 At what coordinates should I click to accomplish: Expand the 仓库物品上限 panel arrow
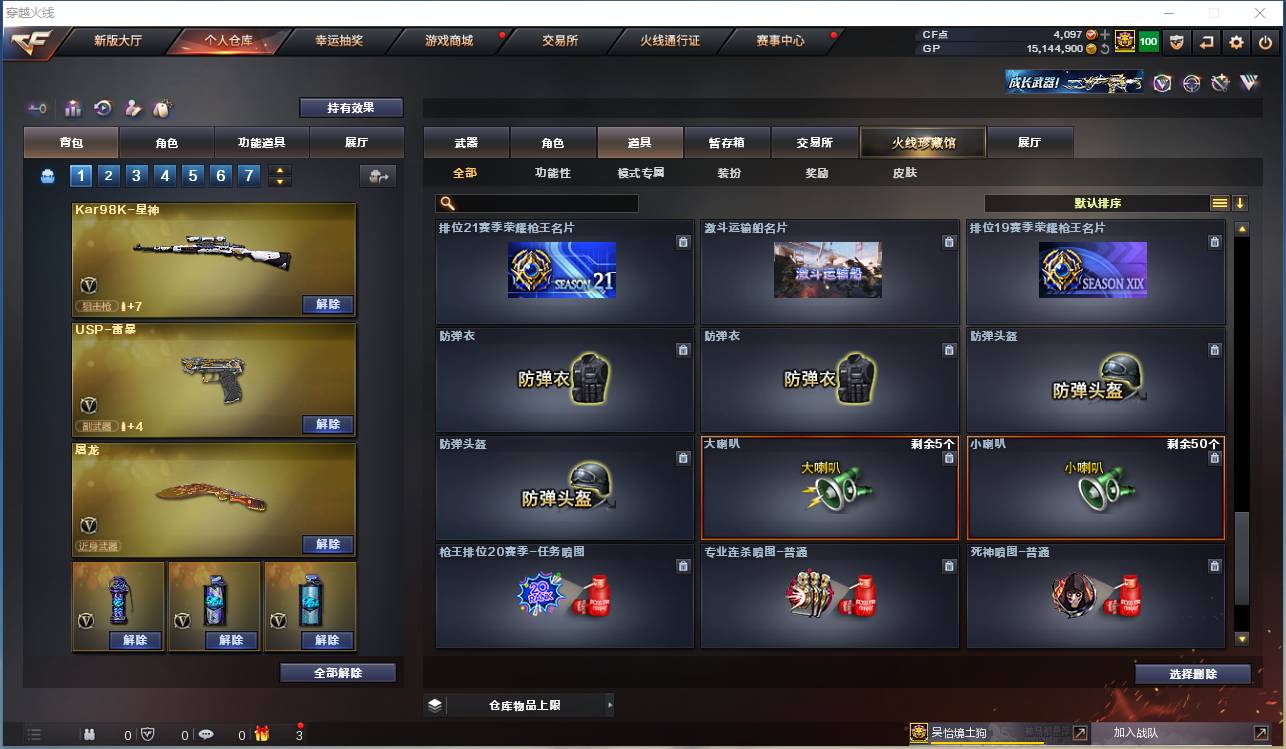point(610,704)
